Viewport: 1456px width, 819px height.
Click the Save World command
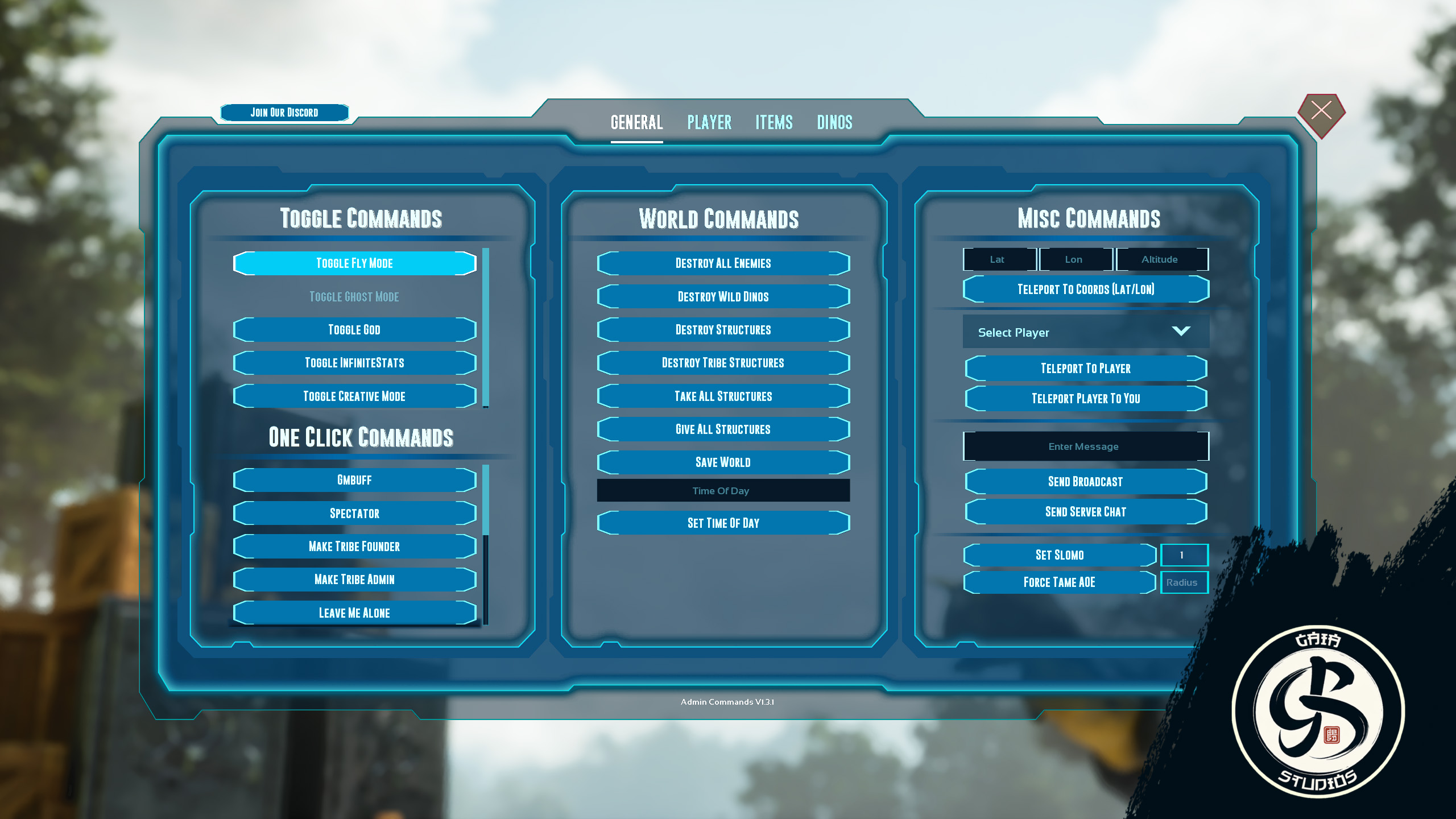(x=723, y=462)
